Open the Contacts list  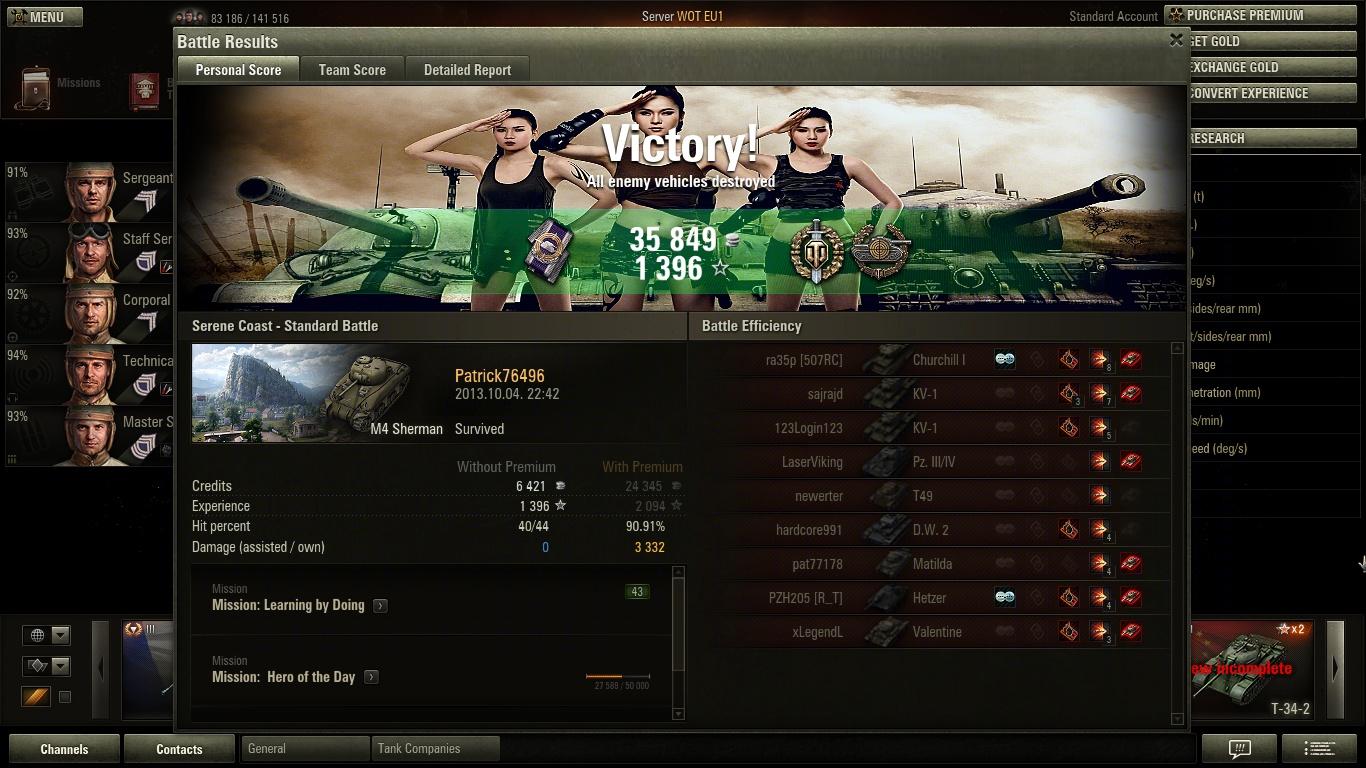(179, 749)
